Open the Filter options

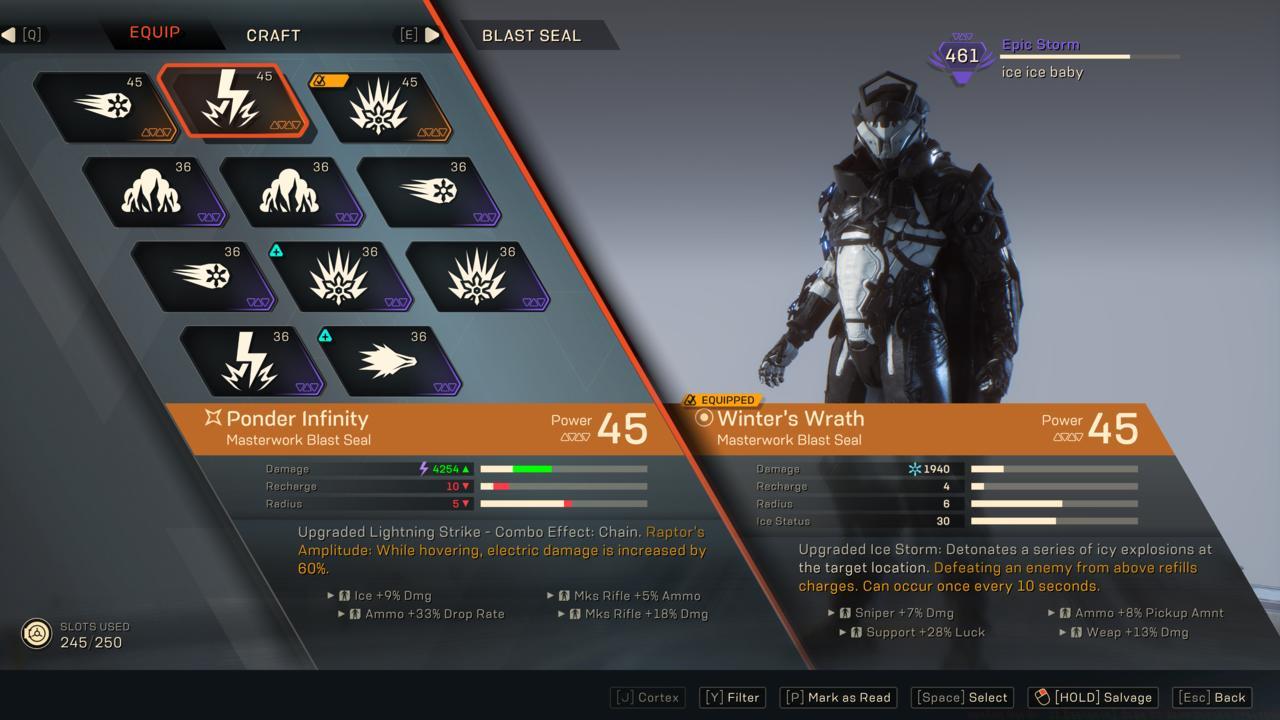pos(731,697)
